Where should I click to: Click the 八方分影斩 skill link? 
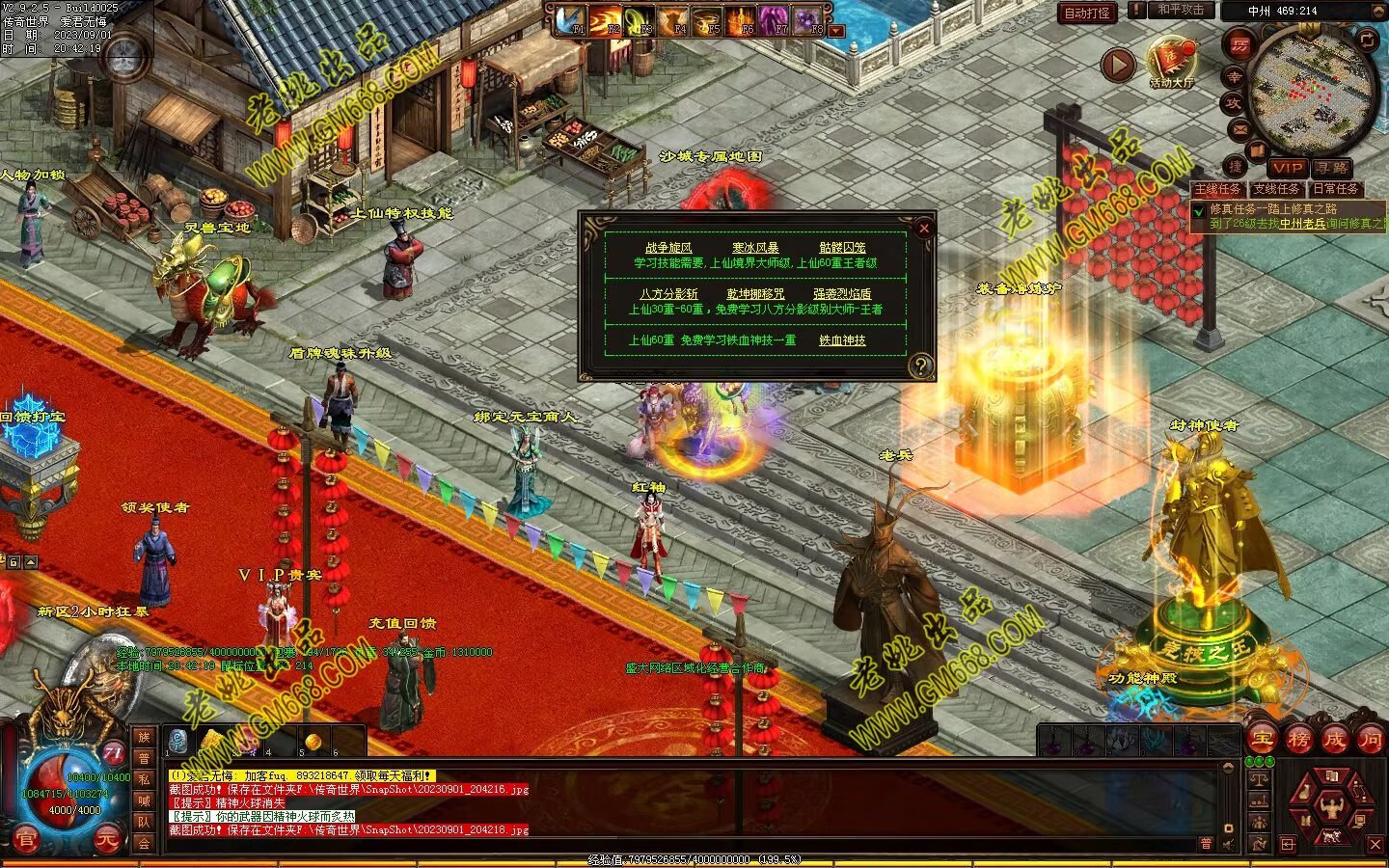click(x=668, y=294)
